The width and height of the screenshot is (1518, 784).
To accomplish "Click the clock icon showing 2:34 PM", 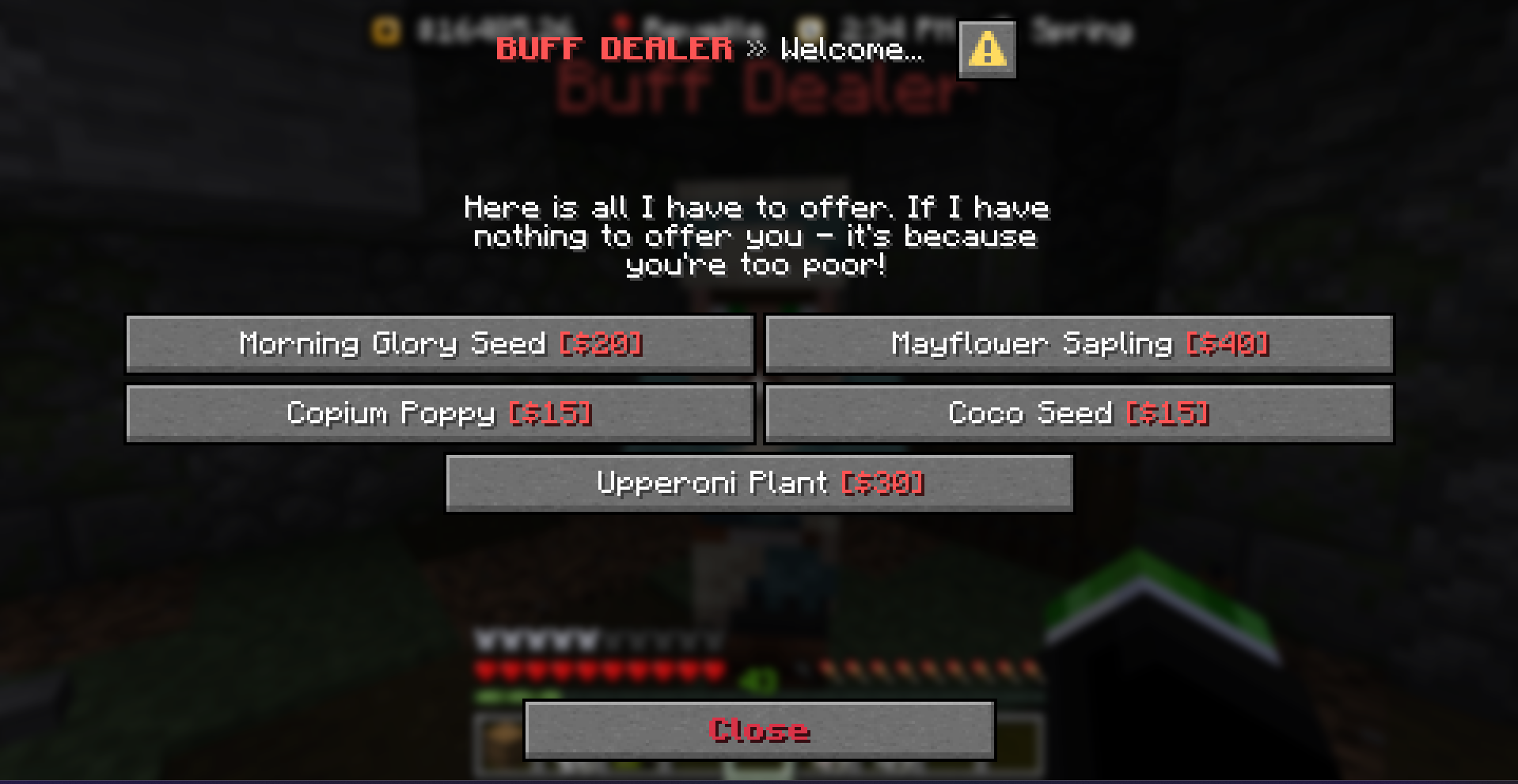I will click(809, 28).
